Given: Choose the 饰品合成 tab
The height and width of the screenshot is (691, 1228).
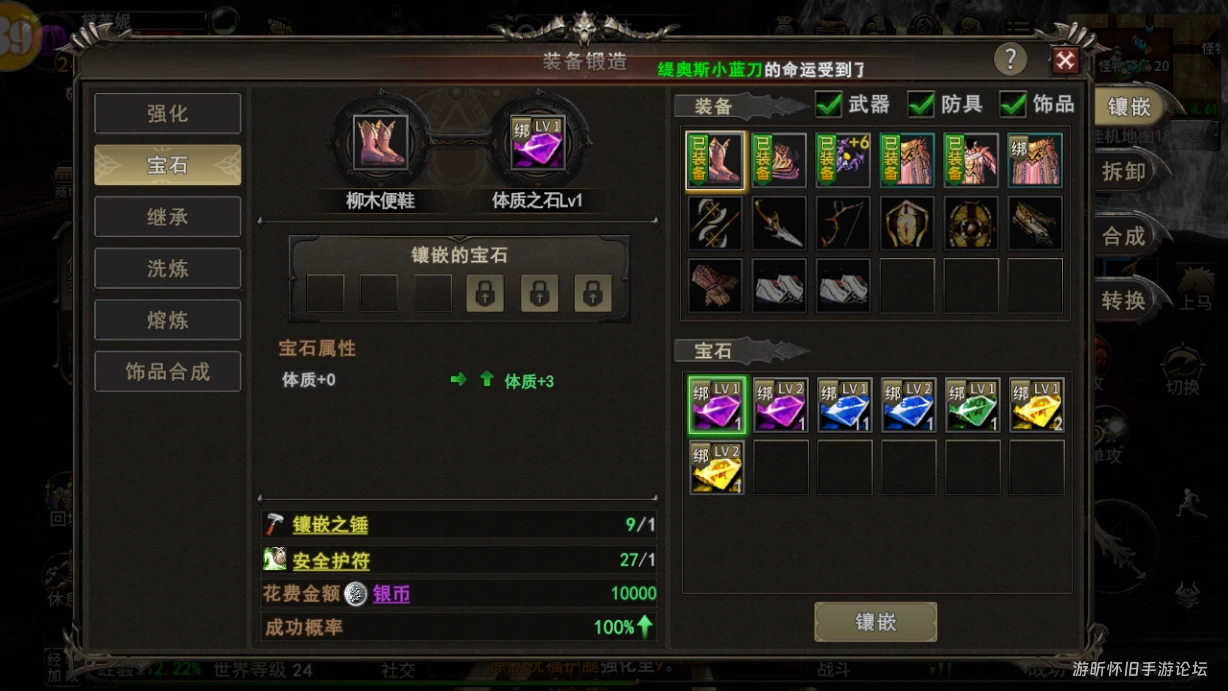Looking at the screenshot, I should coord(167,372).
